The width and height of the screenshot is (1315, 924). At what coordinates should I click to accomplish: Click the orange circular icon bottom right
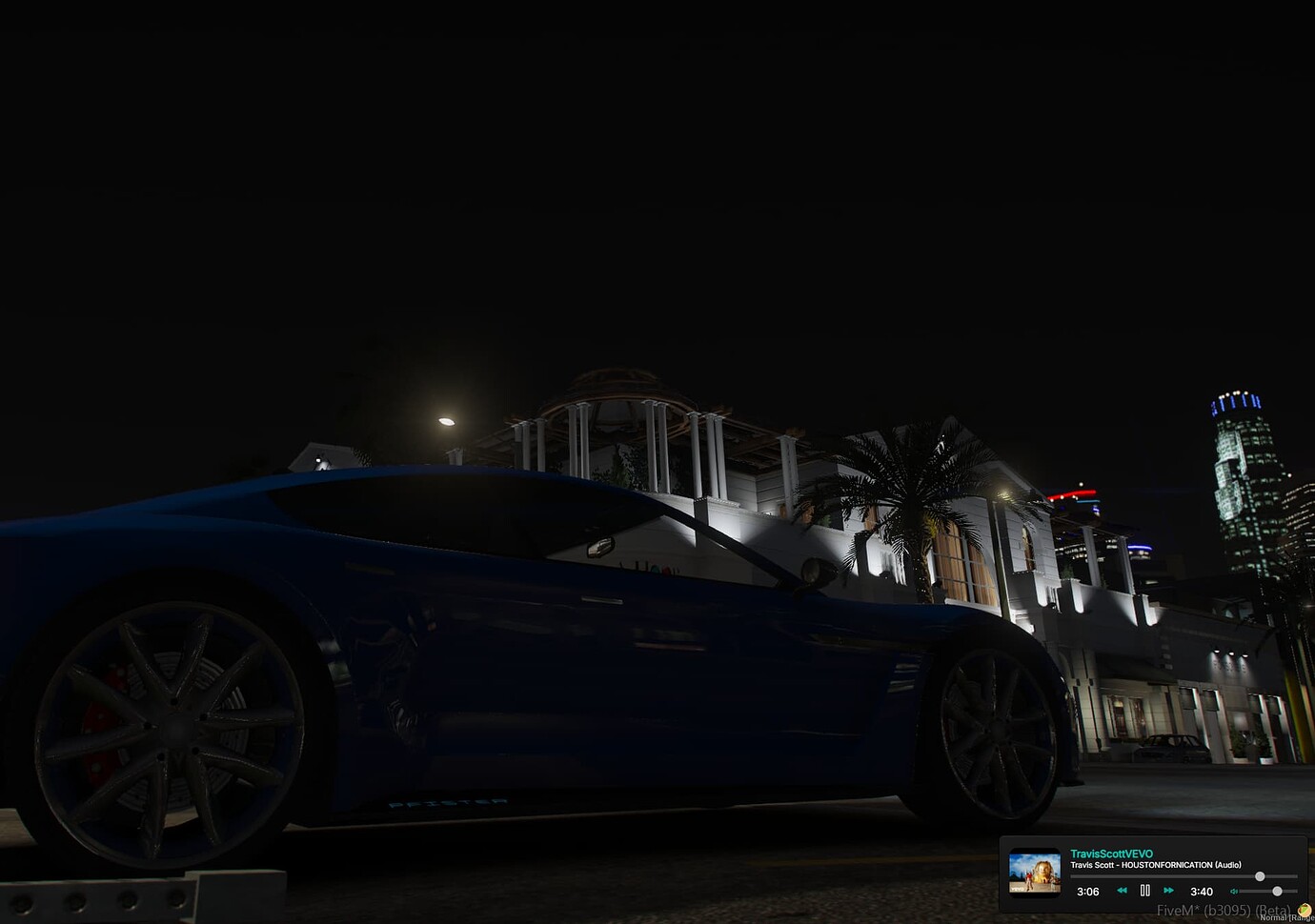[1305, 912]
